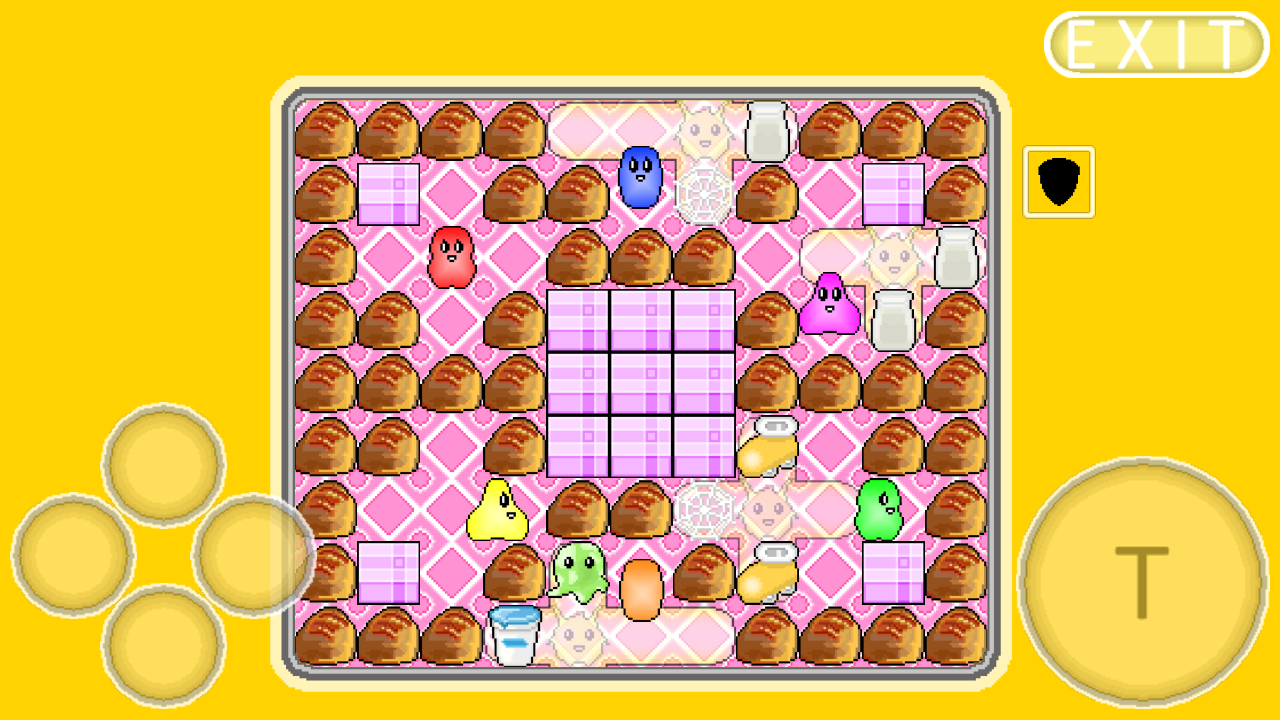Click a tile in the pink checkered grid
1280x720 pixels.
[x=640, y=380]
